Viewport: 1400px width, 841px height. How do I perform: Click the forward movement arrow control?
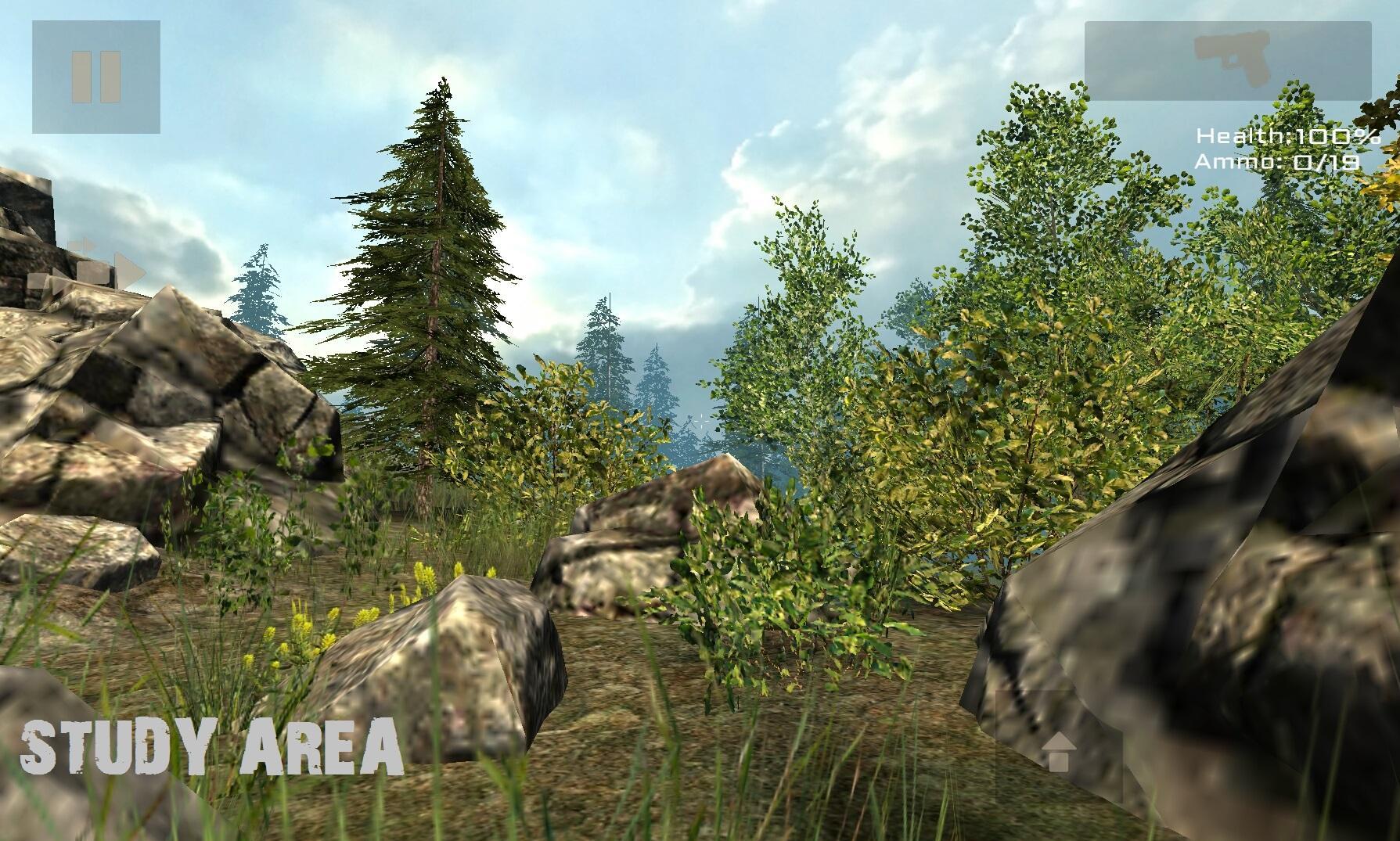point(1061,751)
